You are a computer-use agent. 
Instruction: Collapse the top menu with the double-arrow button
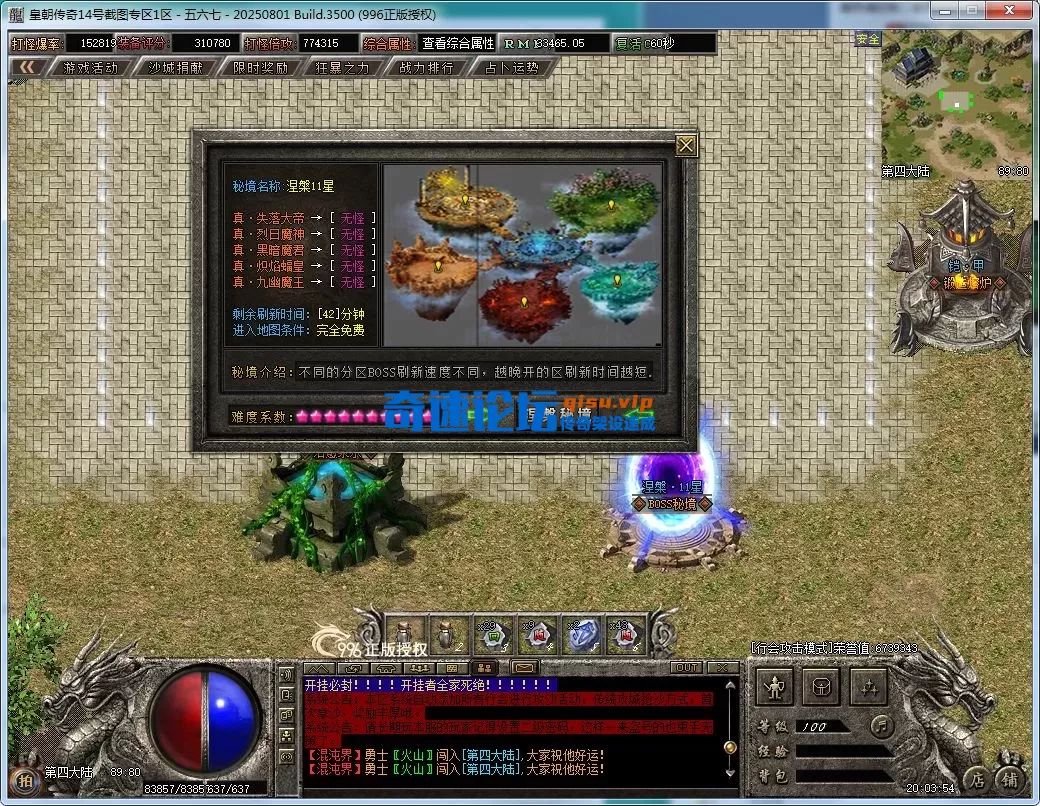[27, 67]
